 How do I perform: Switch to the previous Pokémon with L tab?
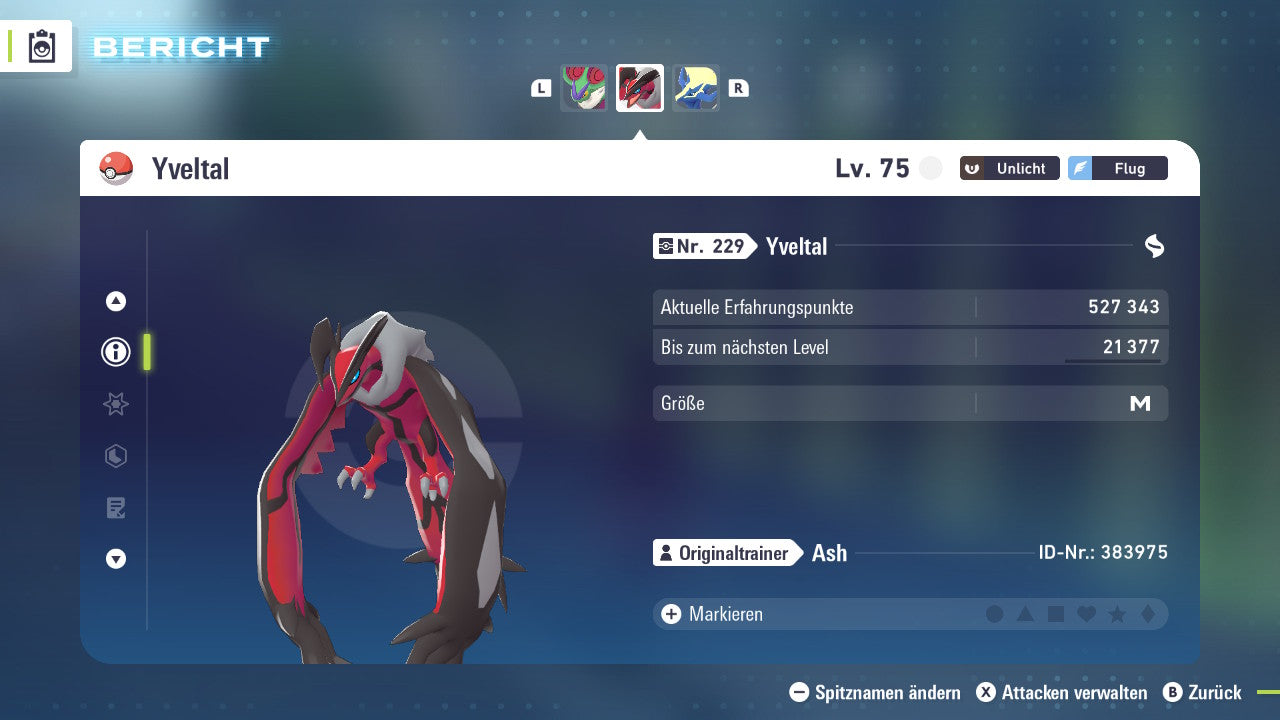pyautogui.click(x=541, y=87)
